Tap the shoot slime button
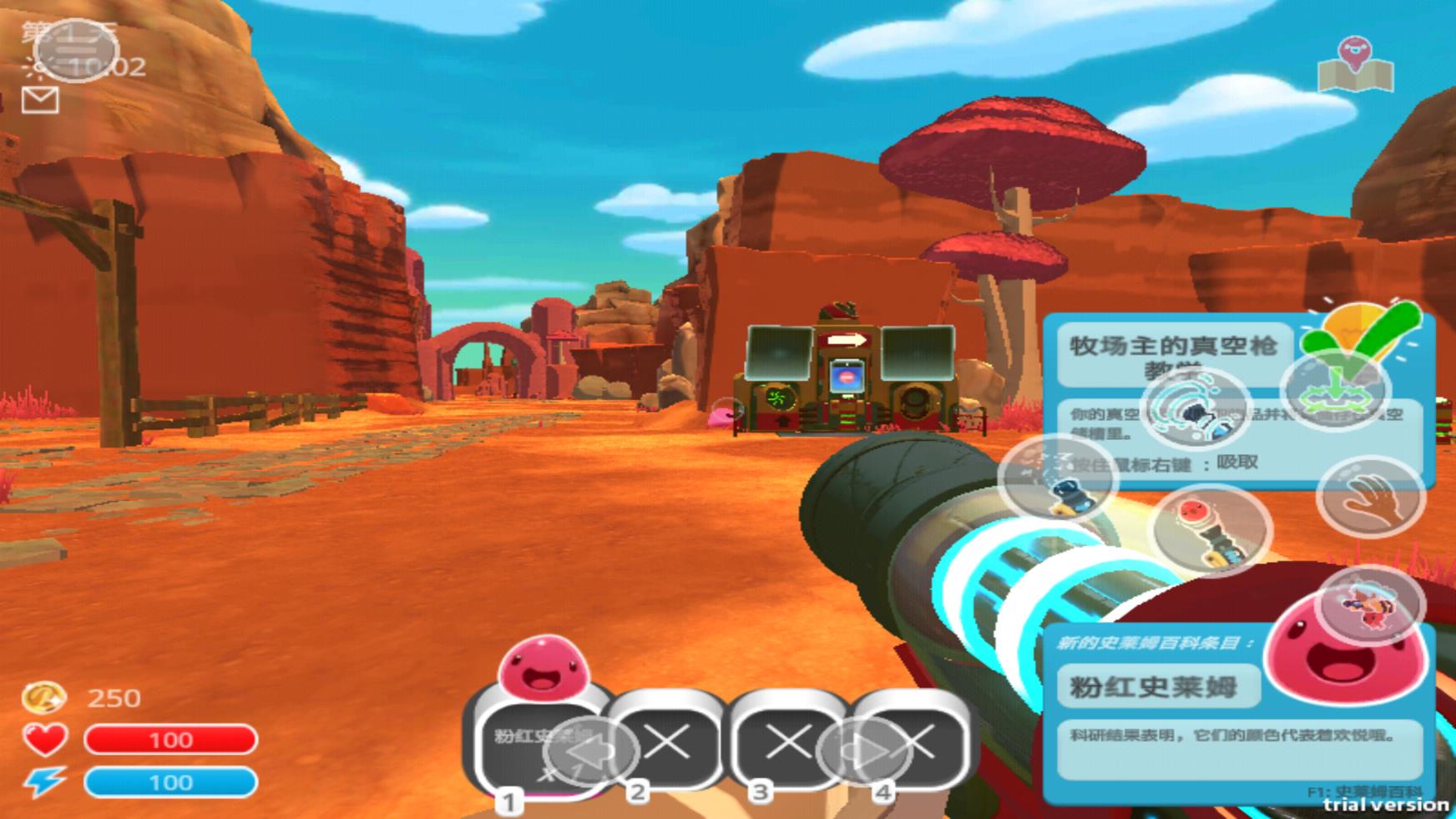Screen dimensions: 1456x819 (x=1210, y=530)
